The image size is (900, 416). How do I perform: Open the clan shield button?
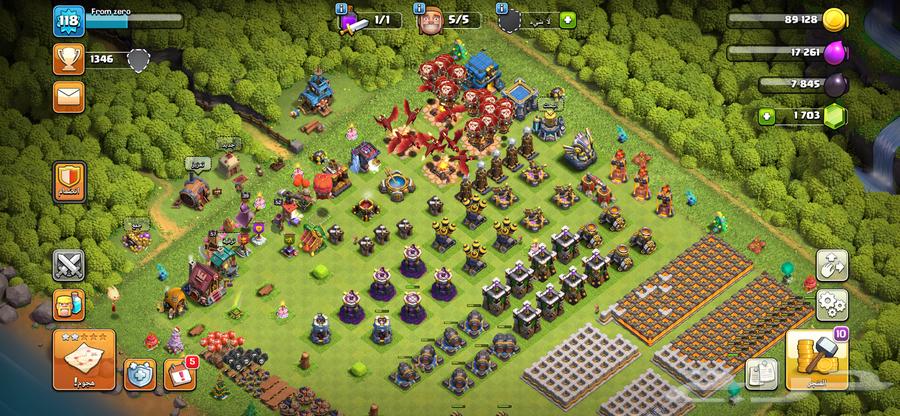[x=70, y=182]
